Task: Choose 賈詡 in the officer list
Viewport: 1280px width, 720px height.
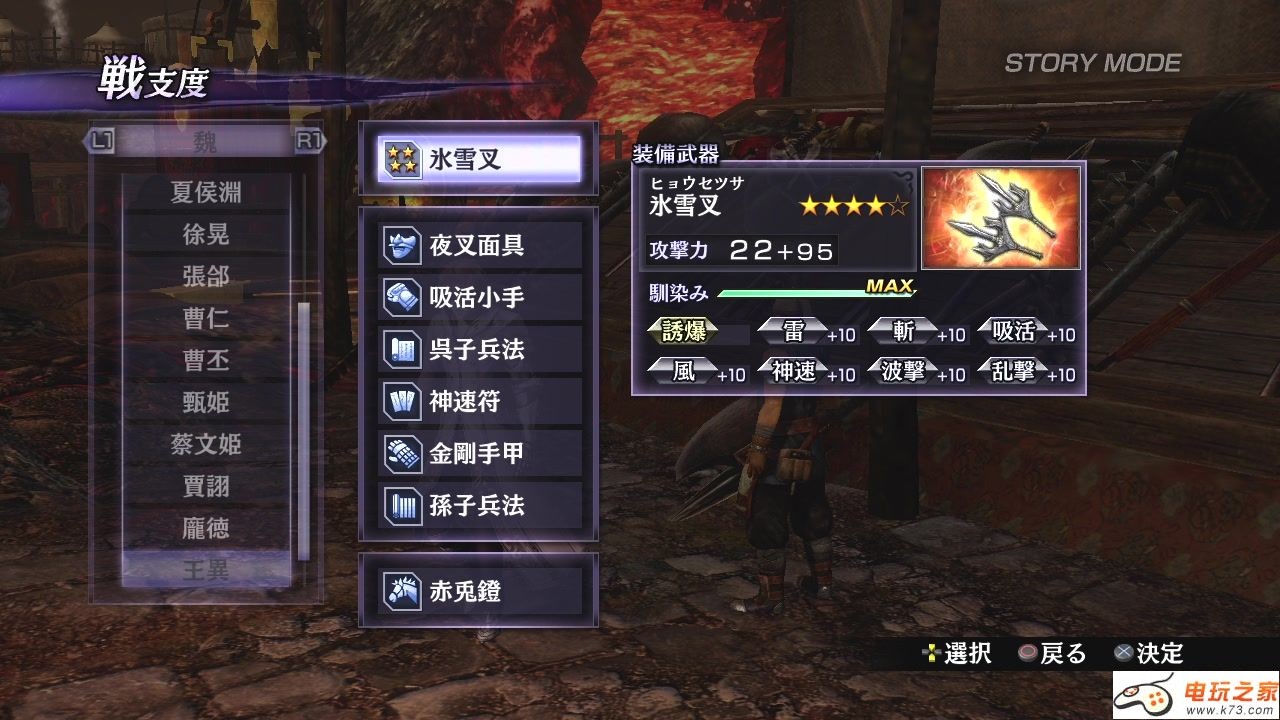Action: [x=206, y=486]
